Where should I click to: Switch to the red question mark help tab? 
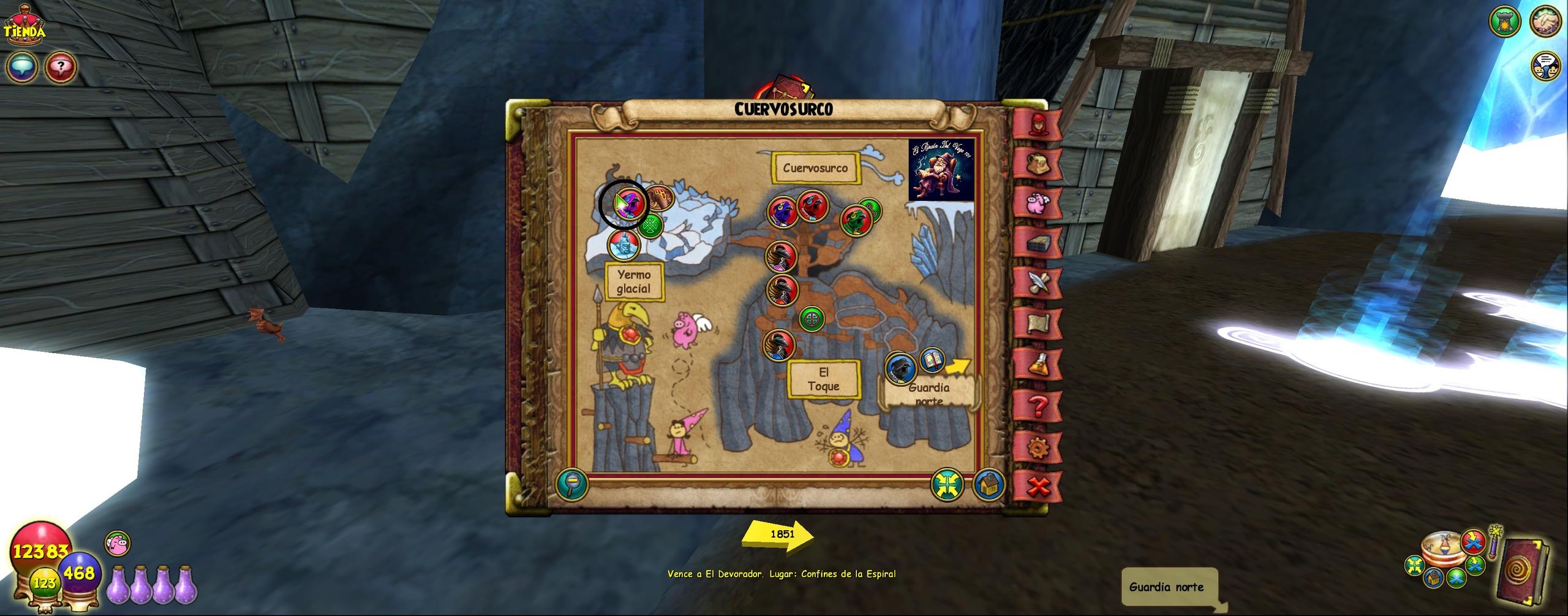click(1038, 405)
